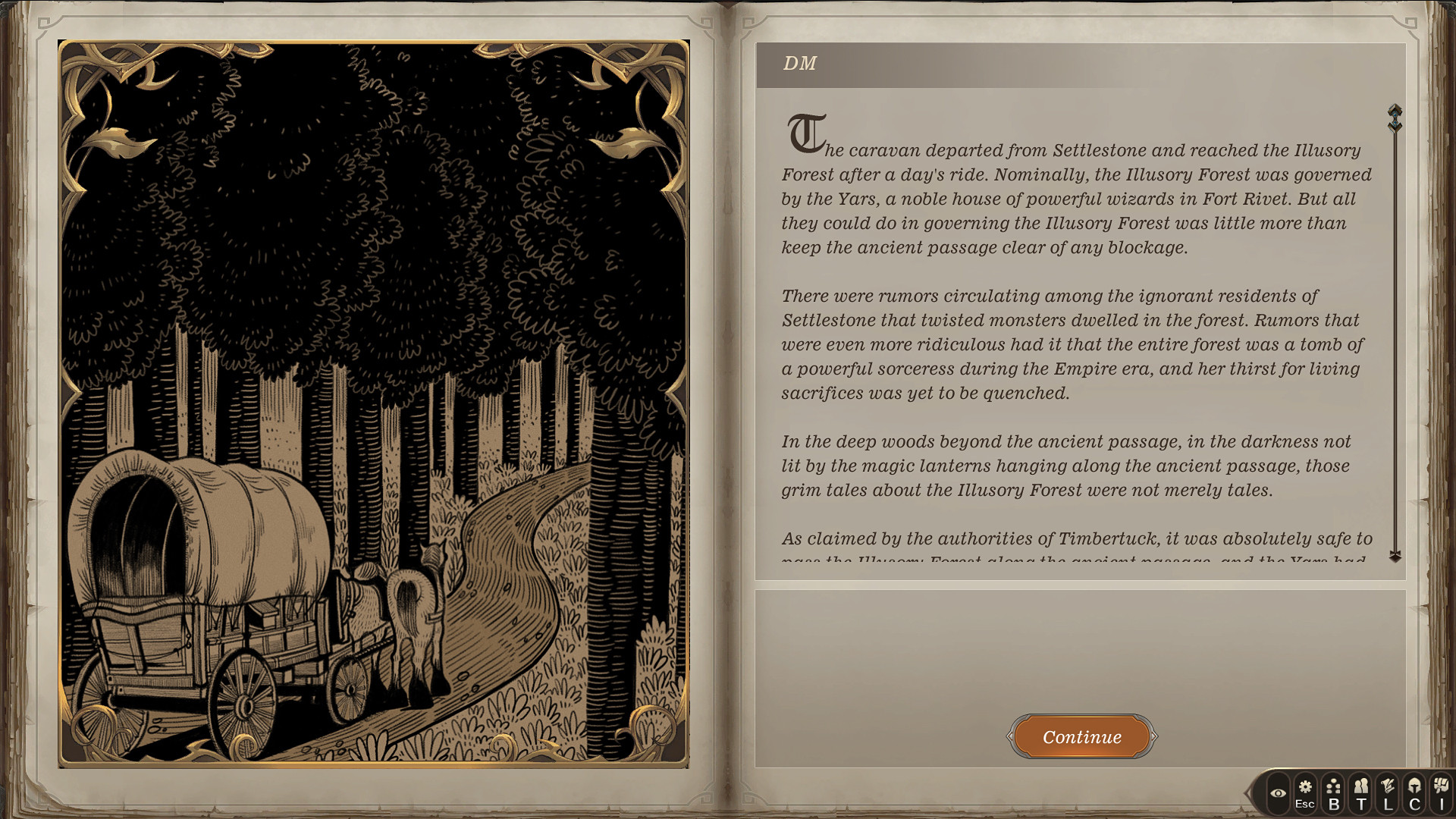Click the eye icon in the quick-access toolbar
This screenshot has height=819, width=1456.
click(x=1279, y=792)
